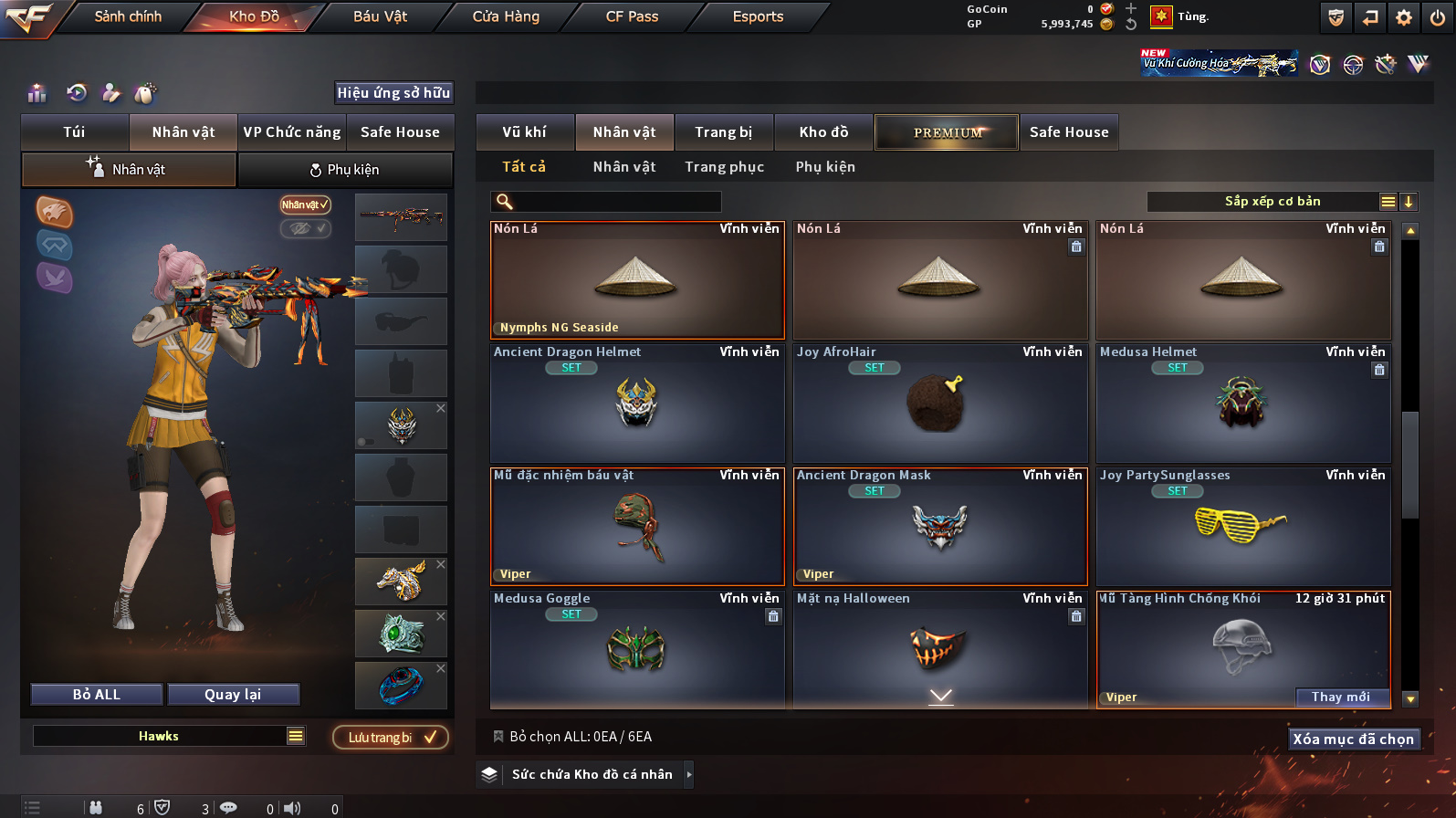
Task: Click the Quay lại button
Action: 233,695
